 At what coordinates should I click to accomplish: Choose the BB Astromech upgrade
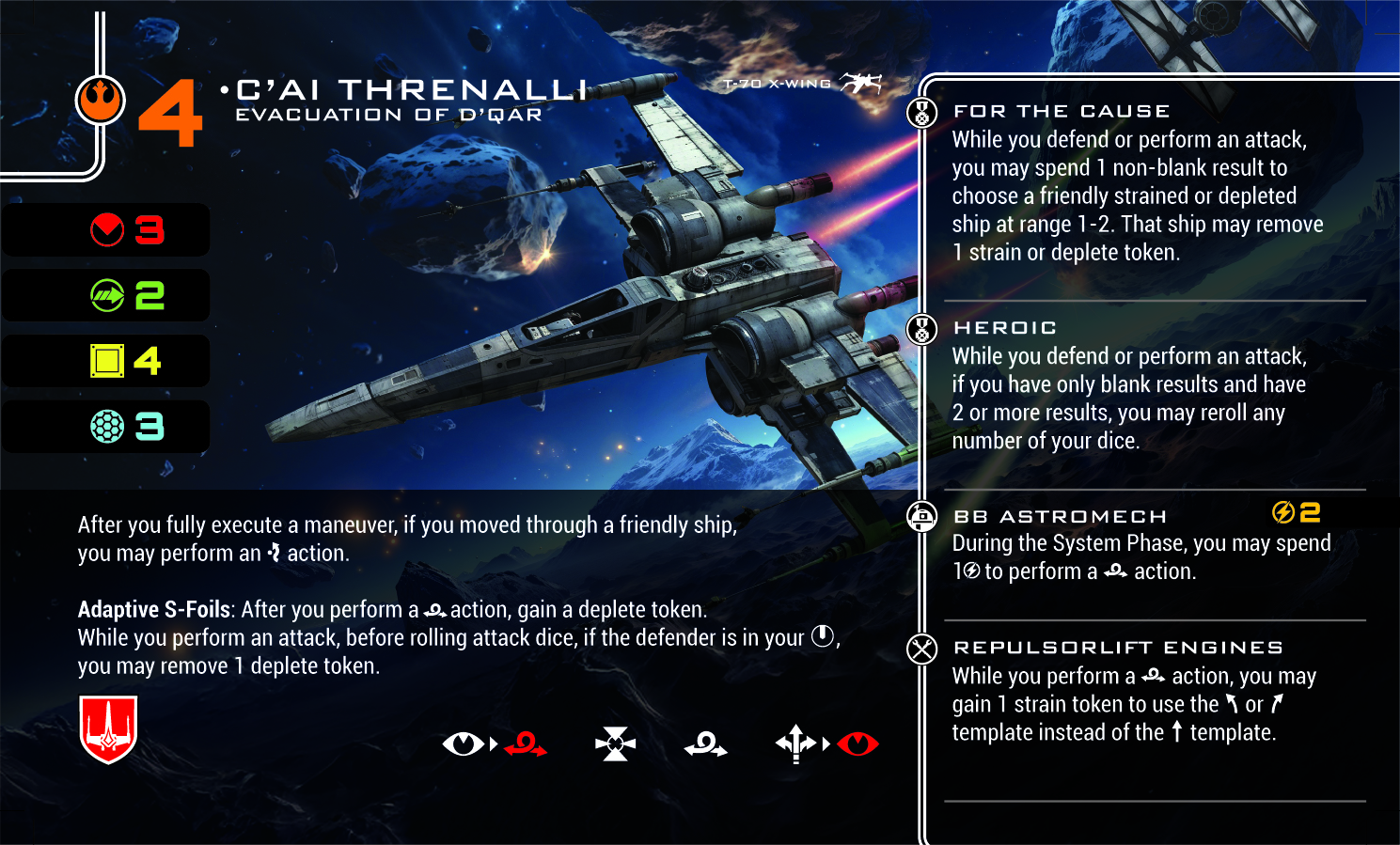(x=1060, y=517)
